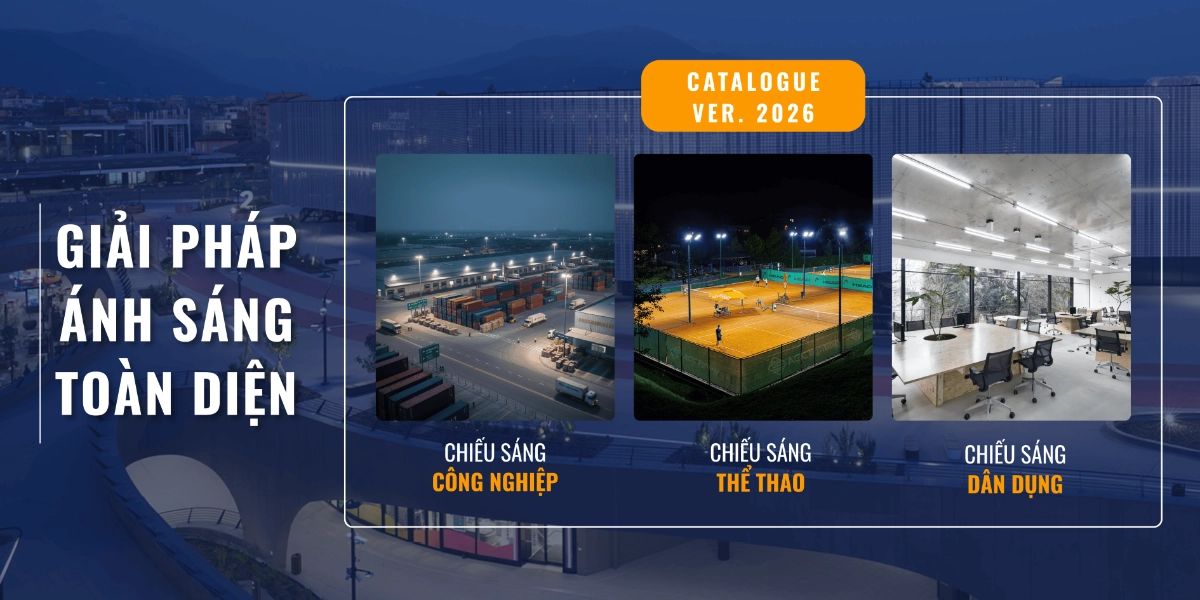The height and width of the screenshot is (600, 1200).
Task: Choose the Chiếu Sáng Thể Thao tennis court image
Action: click(x=753, y=287)
